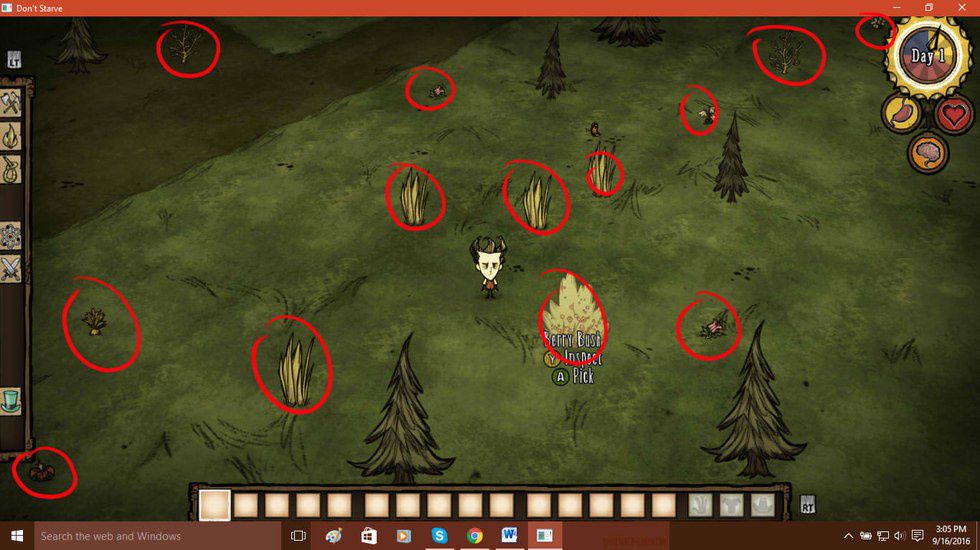Screen dimensions: 980x550
Task: Choose the Dress tab with top hat
Action: (x=11, y=401)
